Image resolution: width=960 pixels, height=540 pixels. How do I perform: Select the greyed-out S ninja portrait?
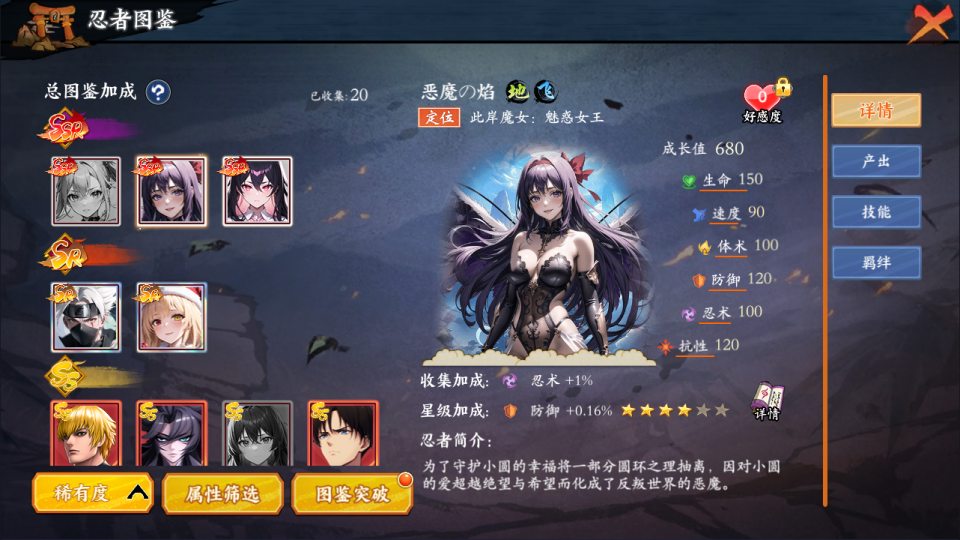pos(257,434)
